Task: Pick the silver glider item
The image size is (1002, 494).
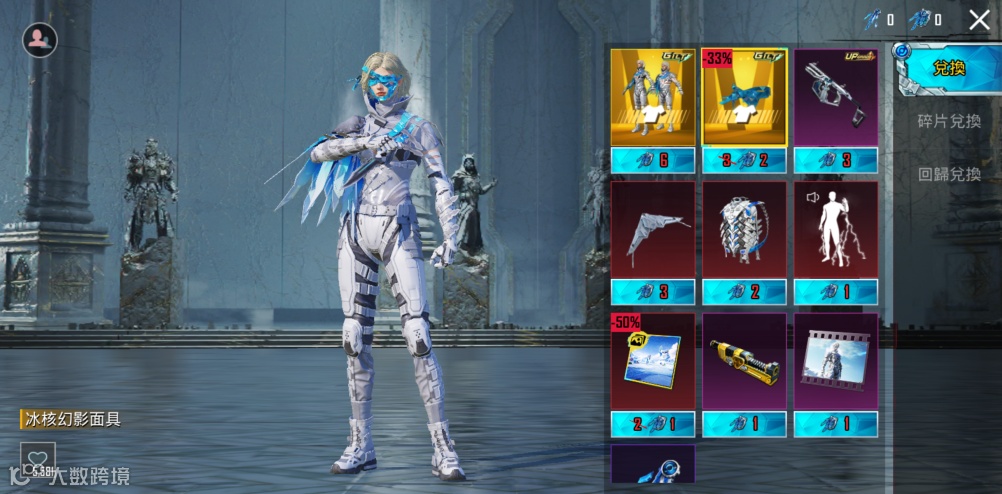Action: (x=653, y=231)
